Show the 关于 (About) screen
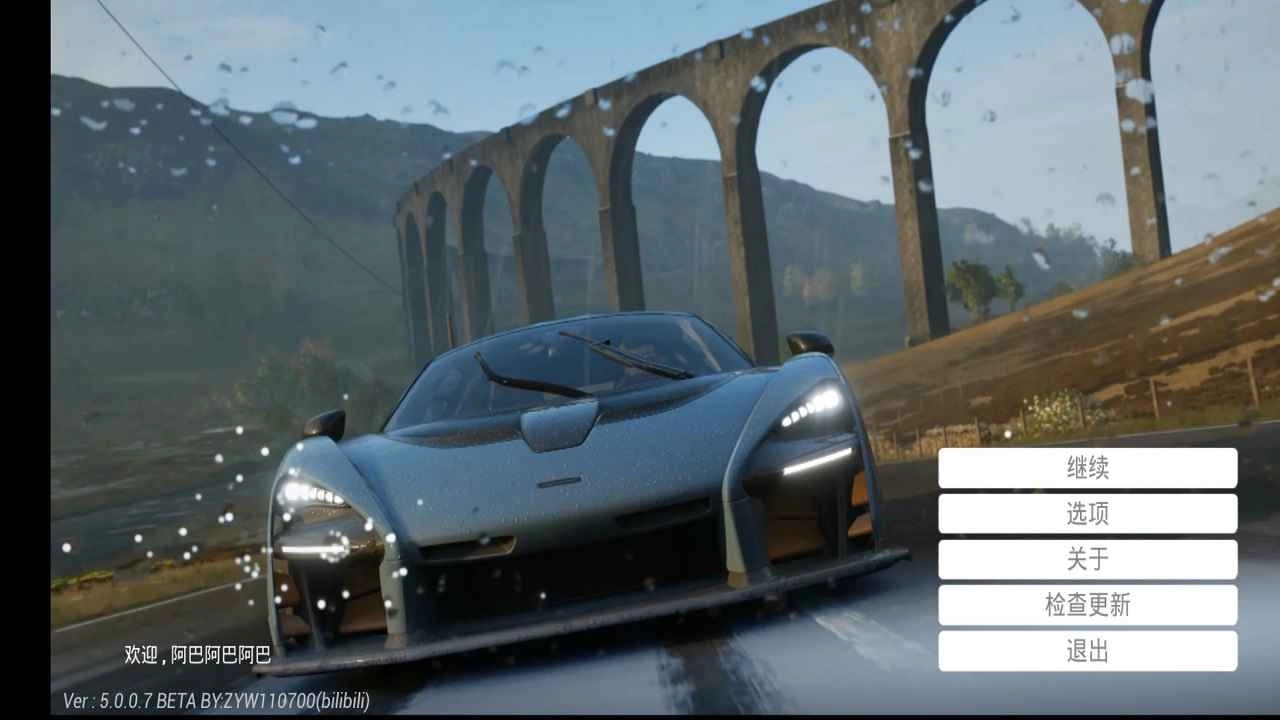This screenshot has height=720, width=1280. (1087, 560)
